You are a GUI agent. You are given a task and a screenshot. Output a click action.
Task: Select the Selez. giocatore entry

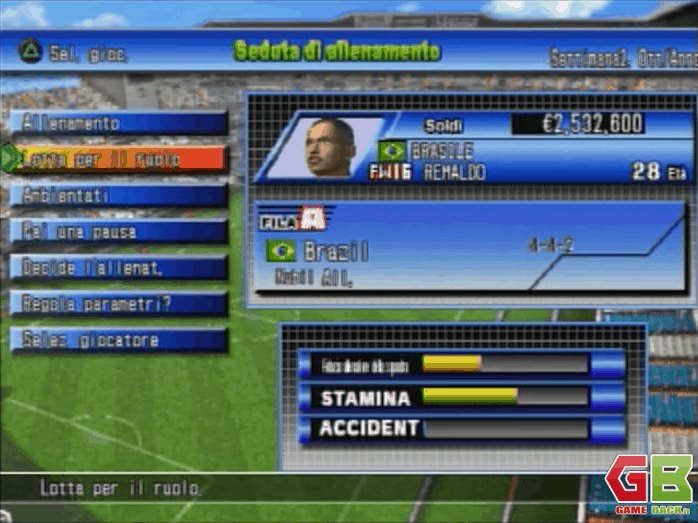pos(118,340)
